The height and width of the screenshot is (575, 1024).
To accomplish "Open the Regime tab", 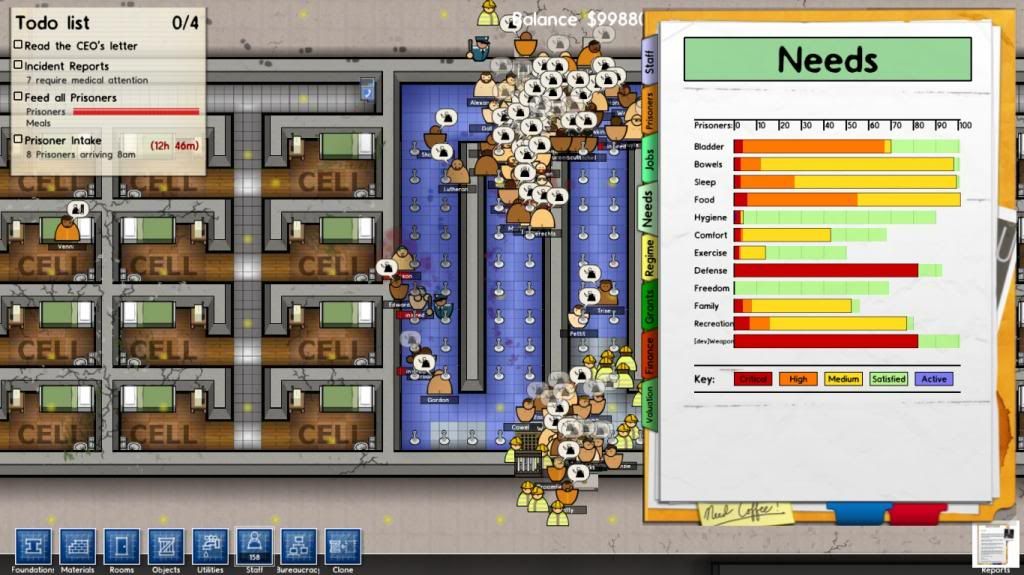I will (x=649, y=257).
